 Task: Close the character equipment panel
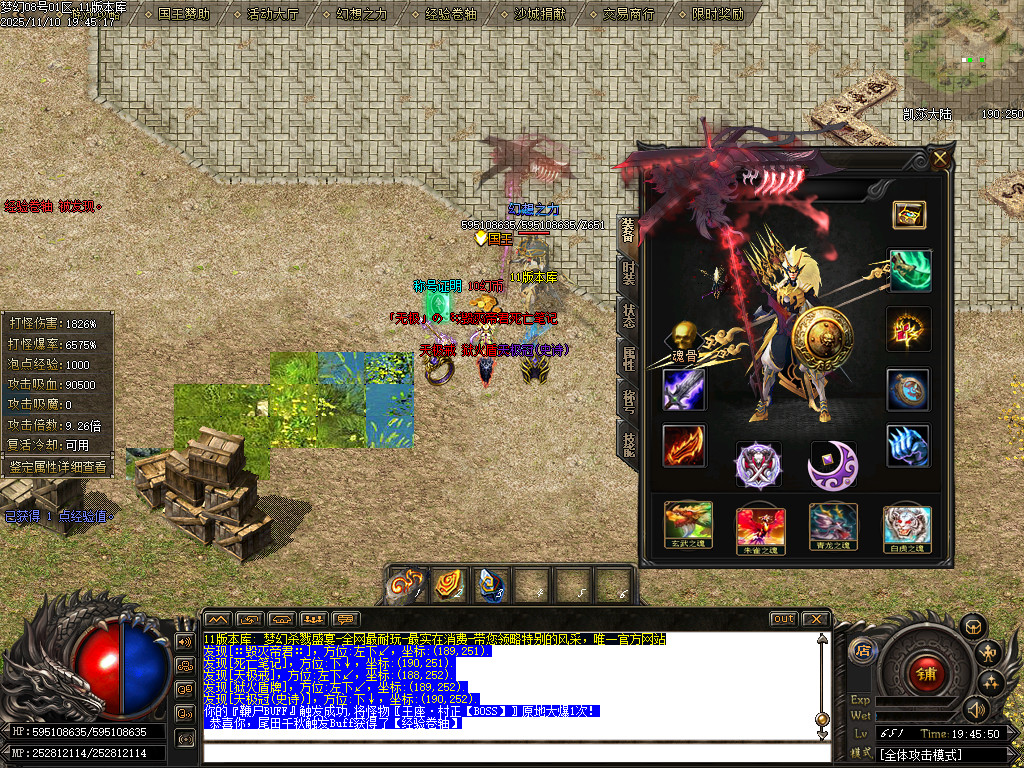939,158
